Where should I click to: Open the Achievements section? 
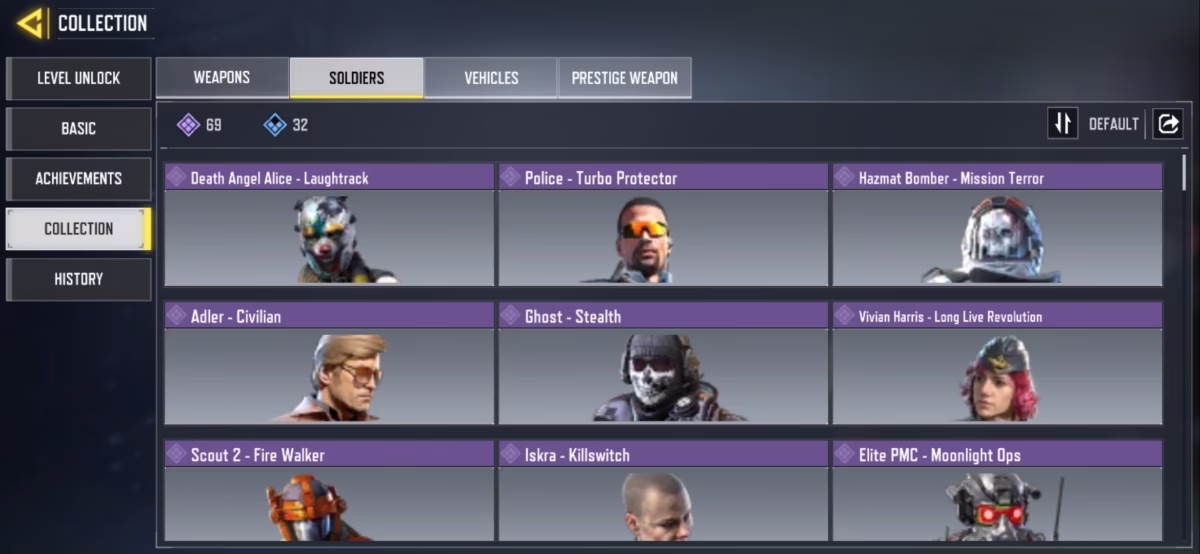[79, 178]
